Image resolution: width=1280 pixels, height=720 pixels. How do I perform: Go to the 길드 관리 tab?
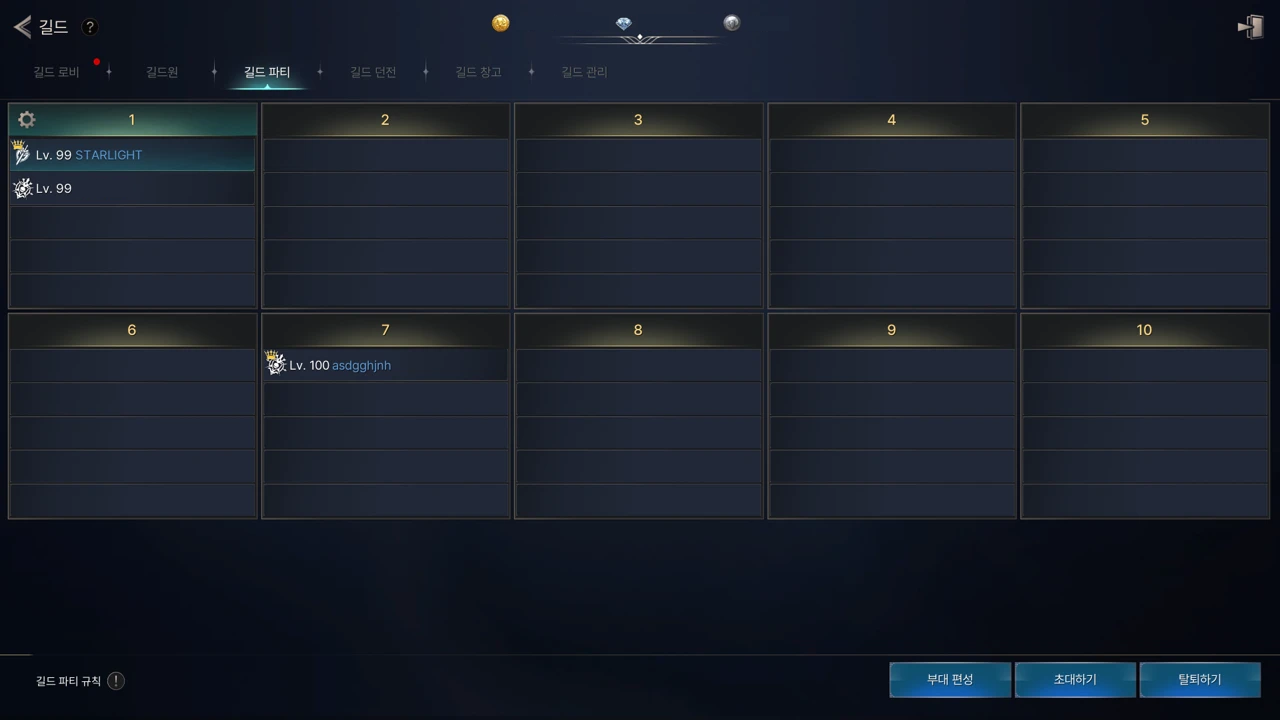584,72
